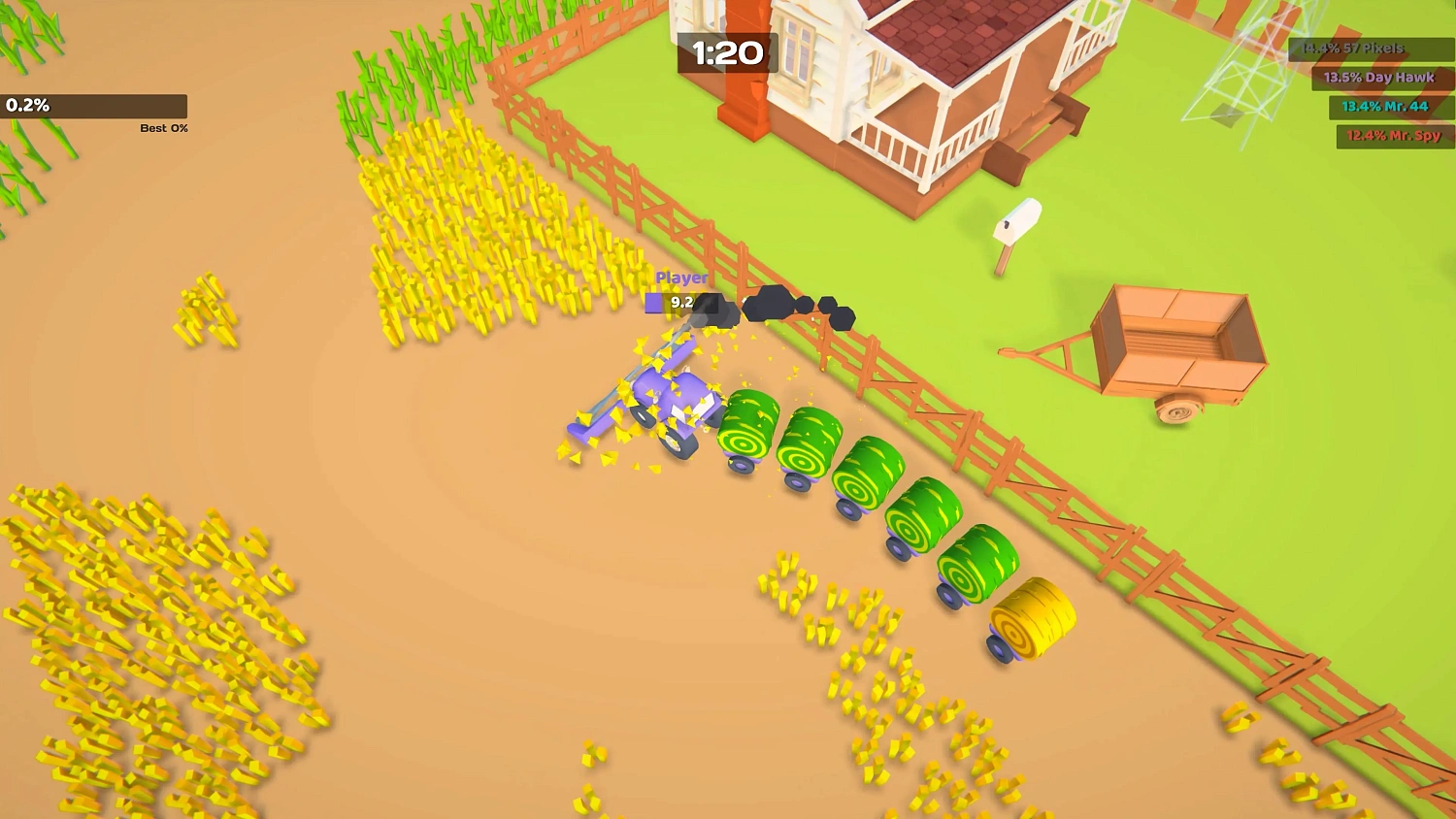Viewport: 1456px width, 819px height.
Task: Click the Best 0% text
Action: (161, 127)
